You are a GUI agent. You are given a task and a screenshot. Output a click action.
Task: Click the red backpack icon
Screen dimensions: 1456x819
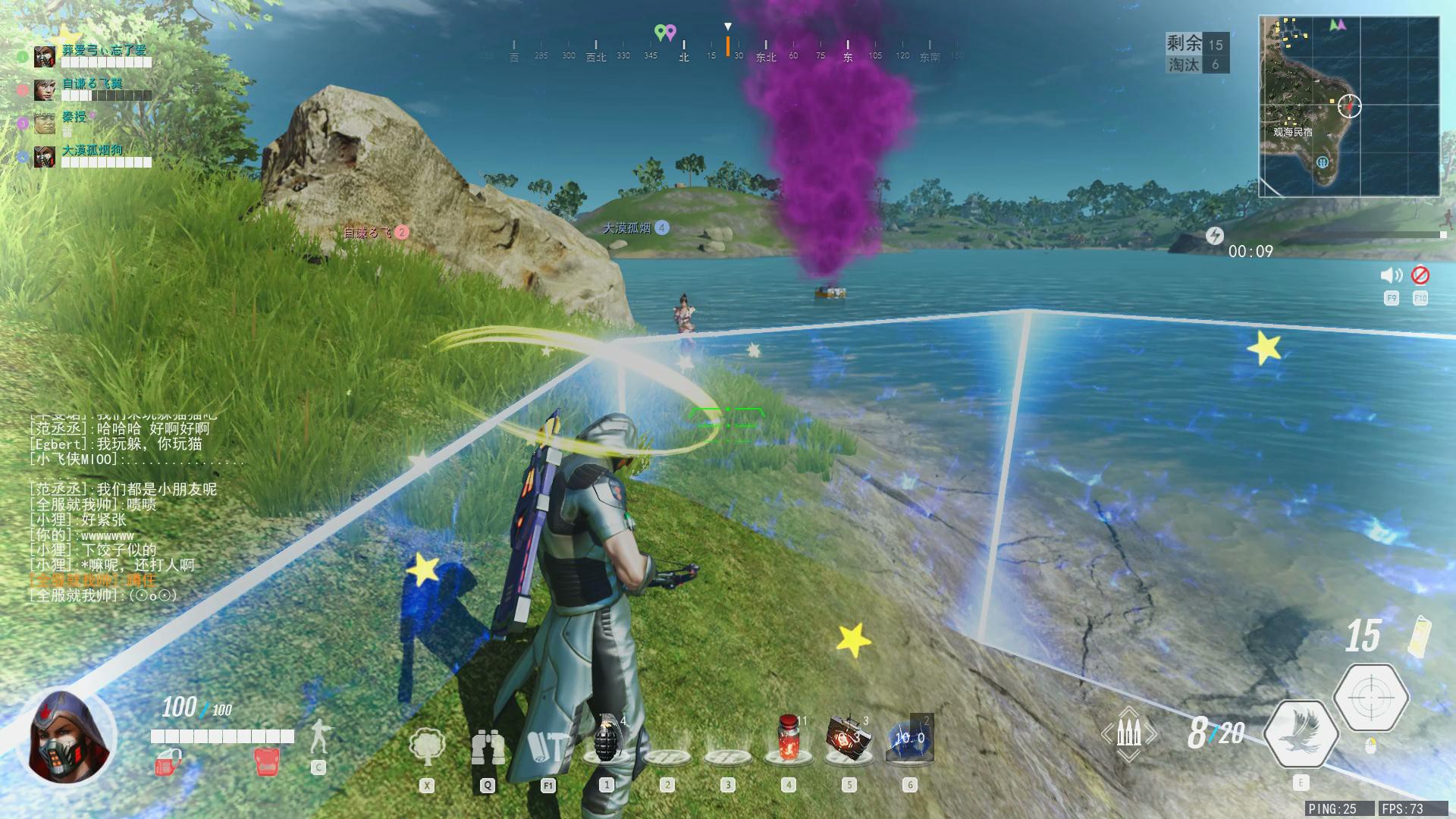(266, 761)
